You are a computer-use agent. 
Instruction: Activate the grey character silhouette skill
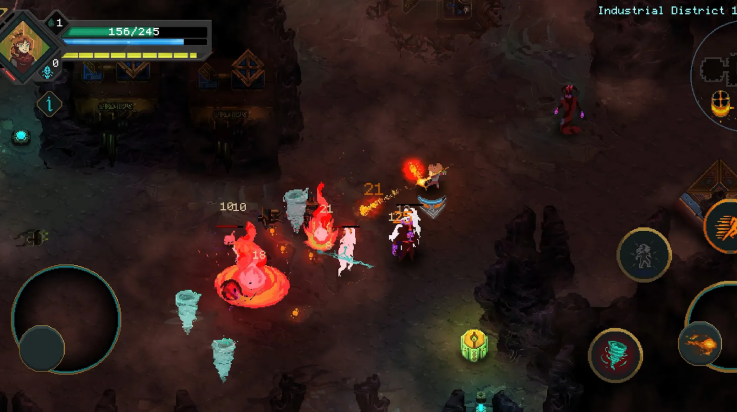pos(643,255)
